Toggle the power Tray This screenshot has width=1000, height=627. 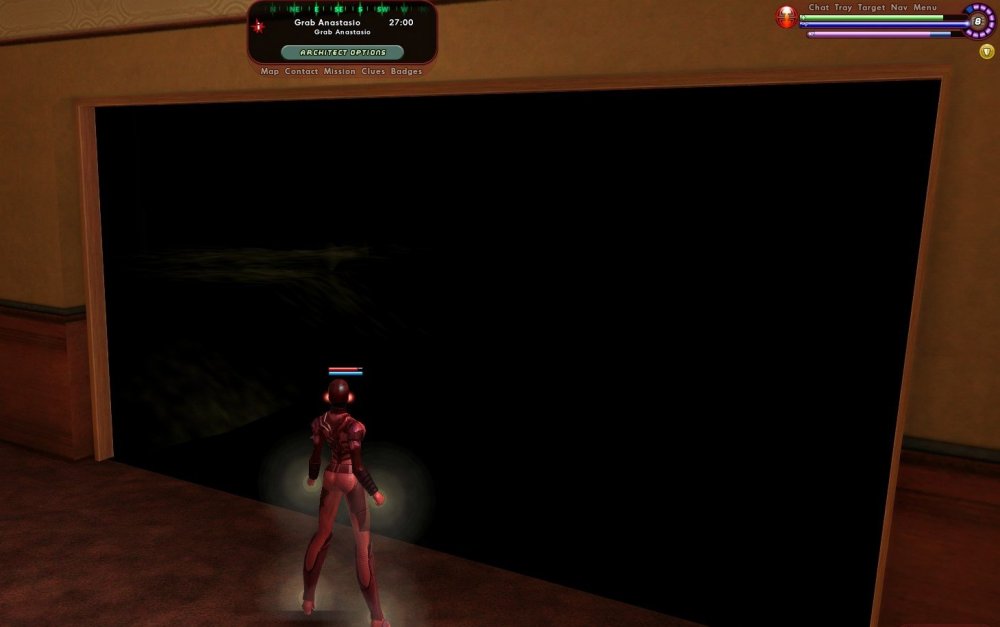(844, 8)
